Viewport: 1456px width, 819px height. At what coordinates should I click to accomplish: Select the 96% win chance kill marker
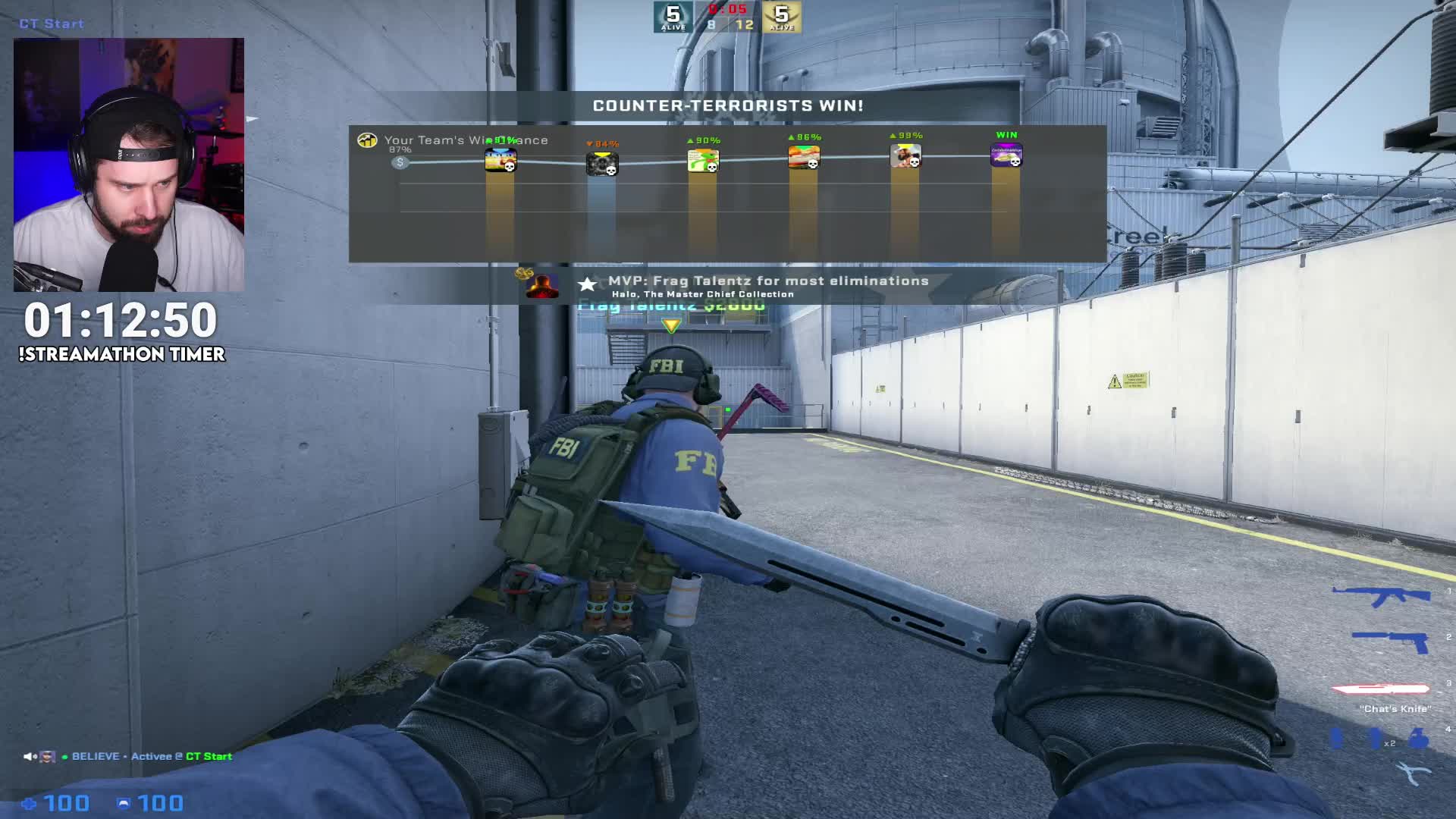point(804,158)
